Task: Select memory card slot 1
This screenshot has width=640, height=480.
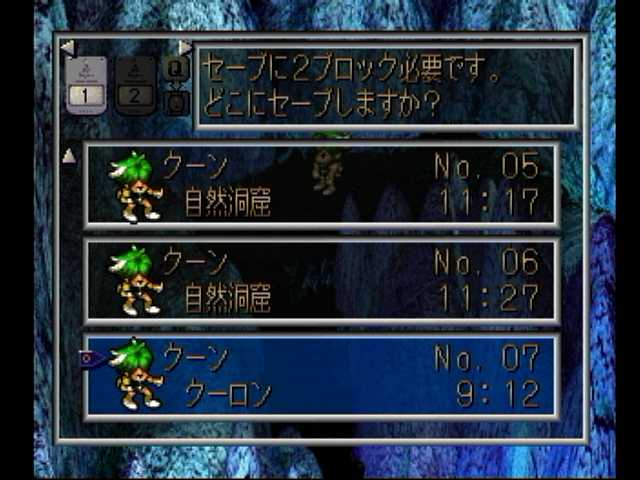Action: 86,86
